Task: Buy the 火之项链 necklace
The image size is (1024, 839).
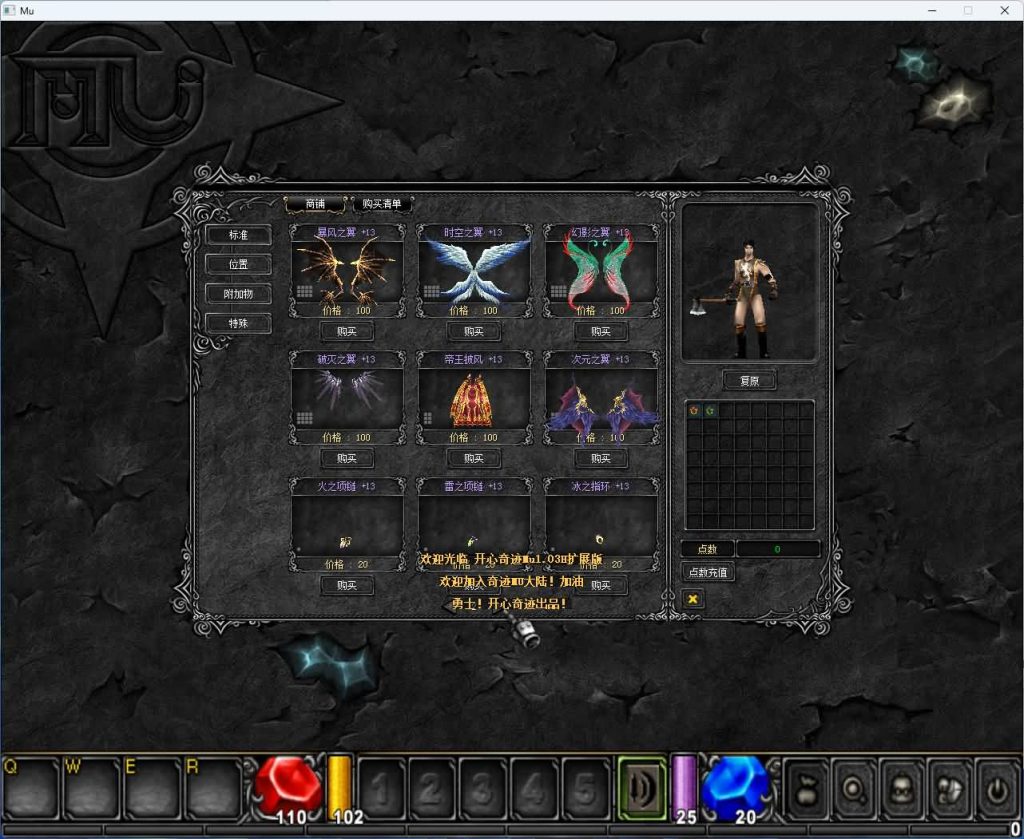Action: click(x=347, y=586)
